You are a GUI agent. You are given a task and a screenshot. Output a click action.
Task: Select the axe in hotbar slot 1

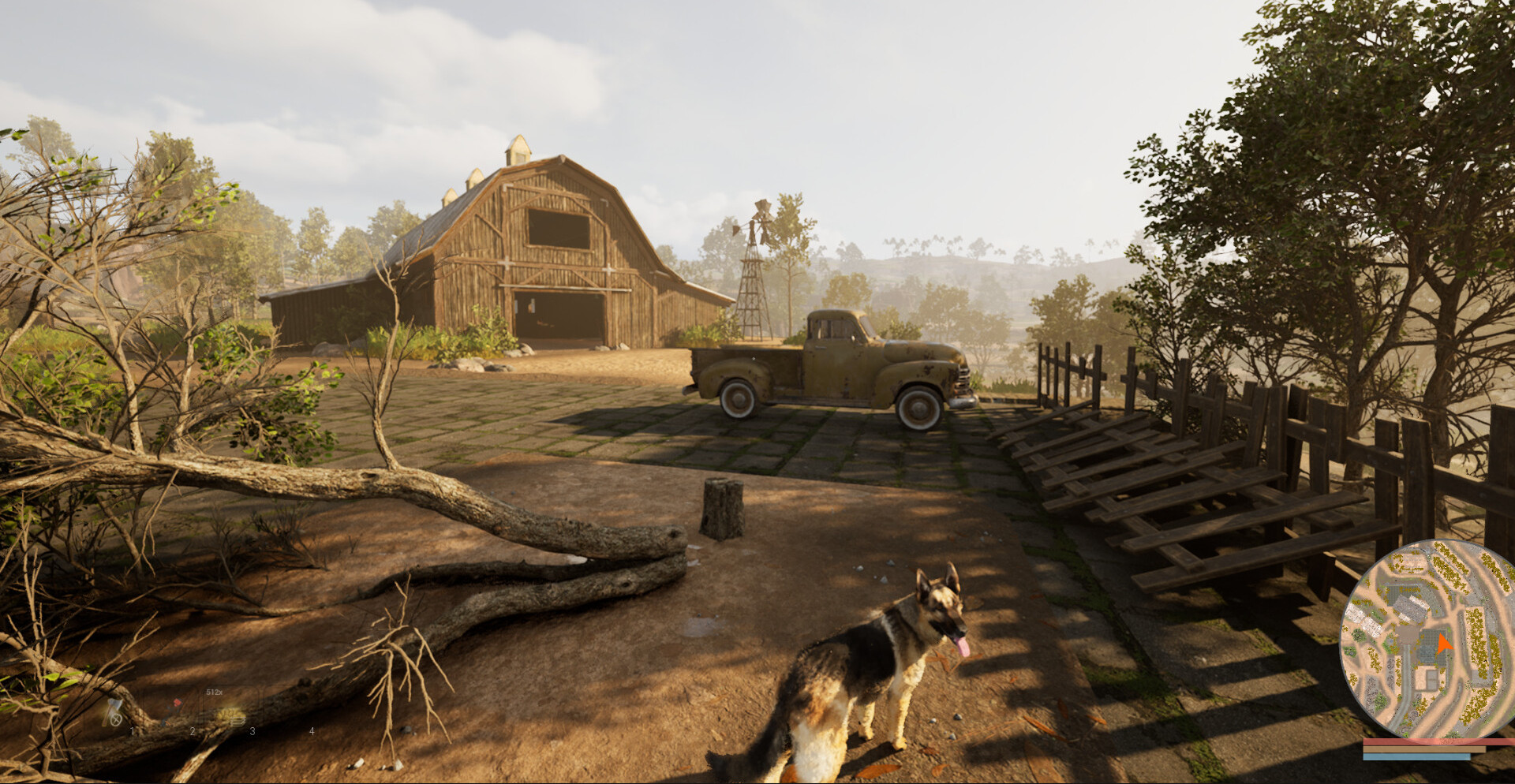tap(114, 712)
